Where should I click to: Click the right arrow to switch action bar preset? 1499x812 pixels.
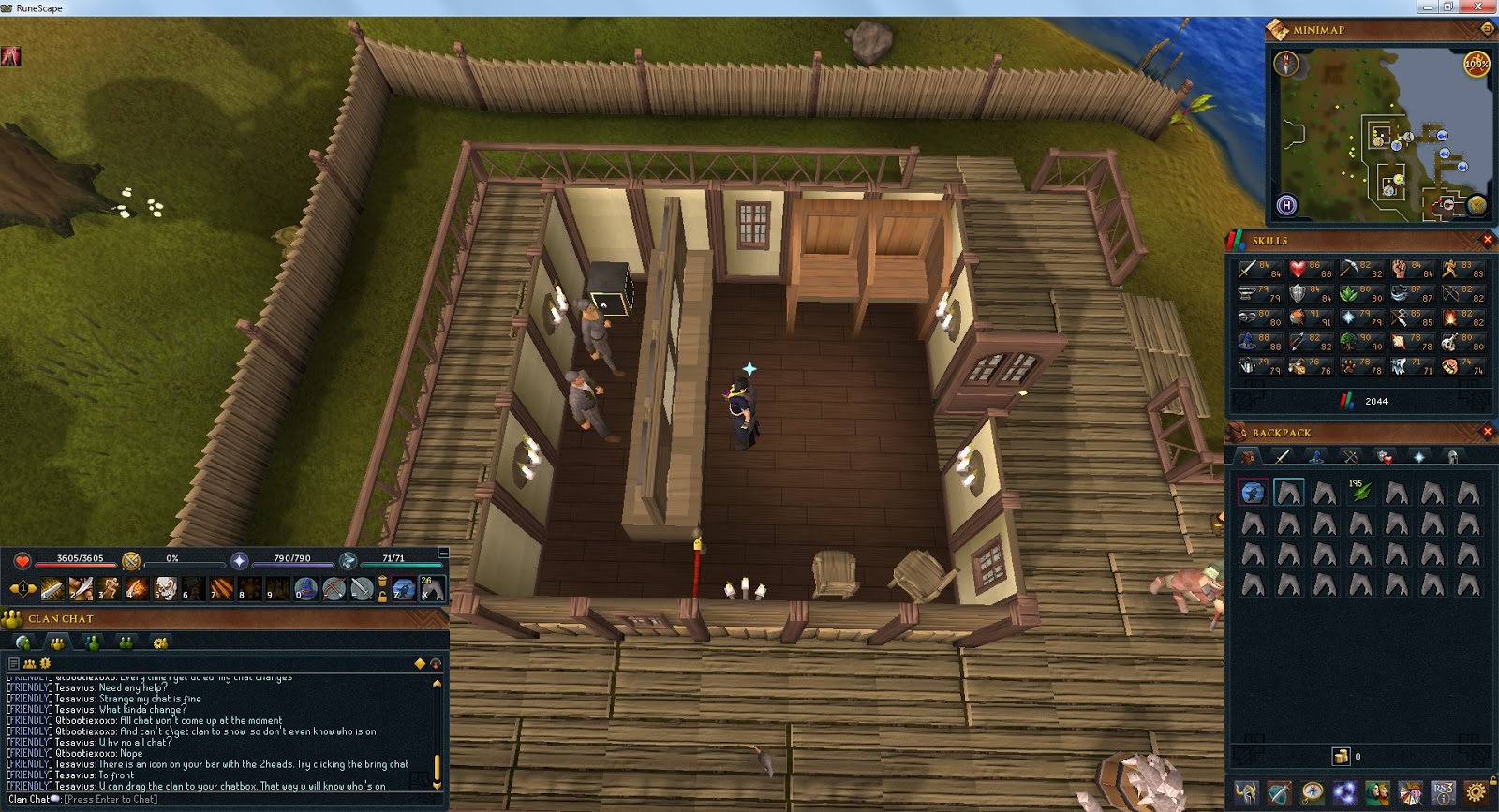coord(32,587)
